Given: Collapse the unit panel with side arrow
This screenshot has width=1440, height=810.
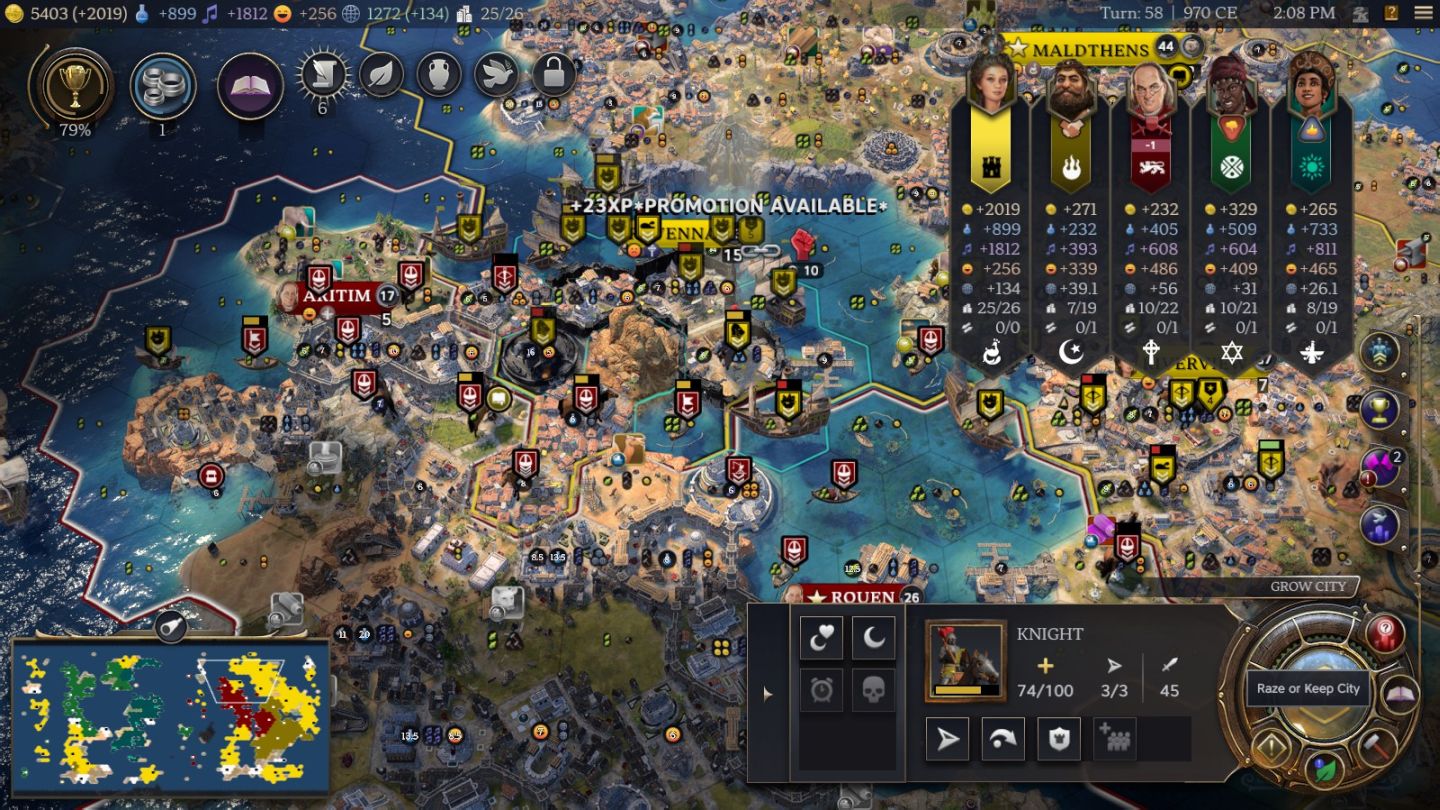Looking at the screenshot, I should (768, 693).
